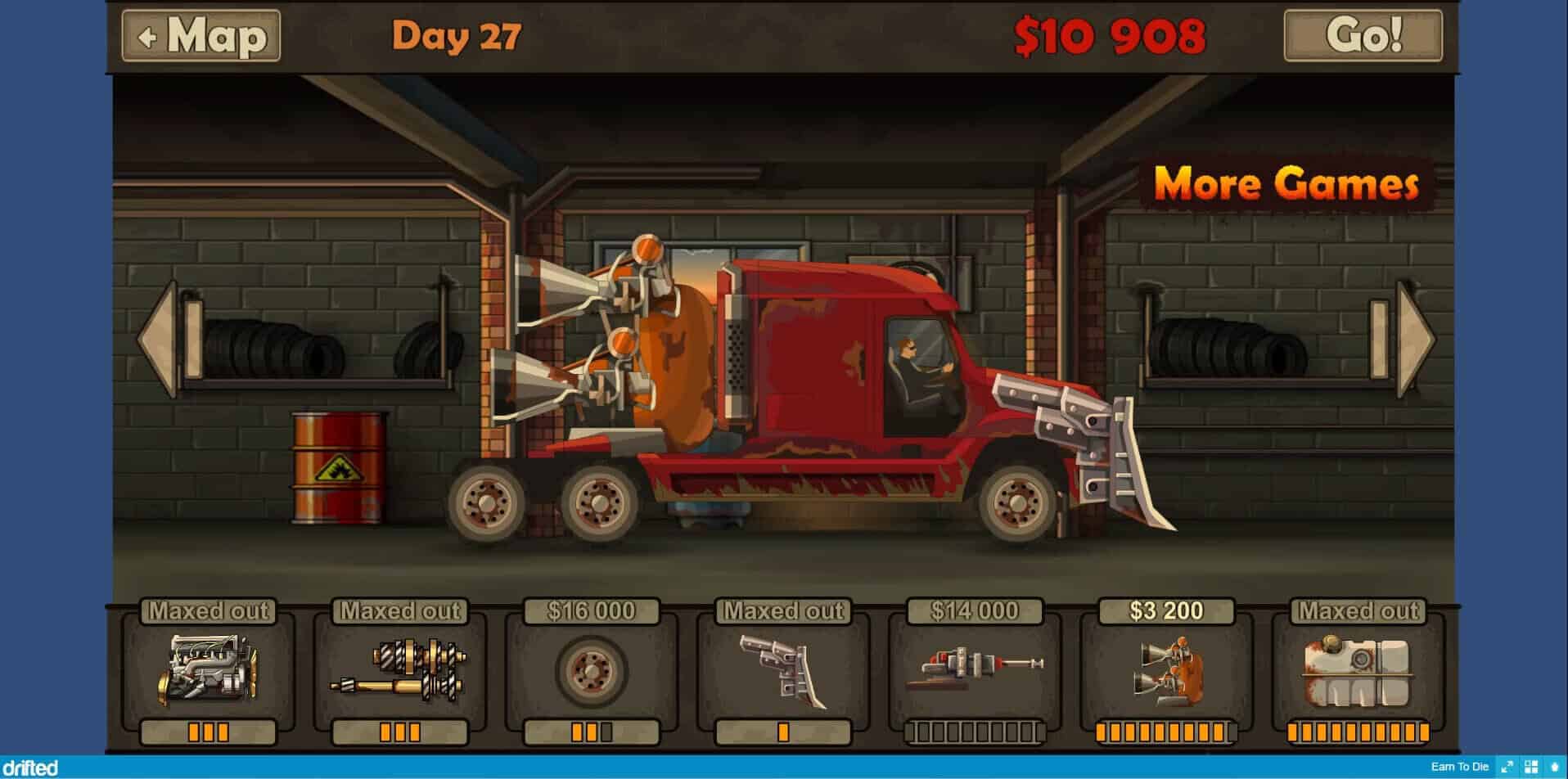Buy the $14 000 mounted gun upgrade
The image size is (1568, 779).
point(975,671)
